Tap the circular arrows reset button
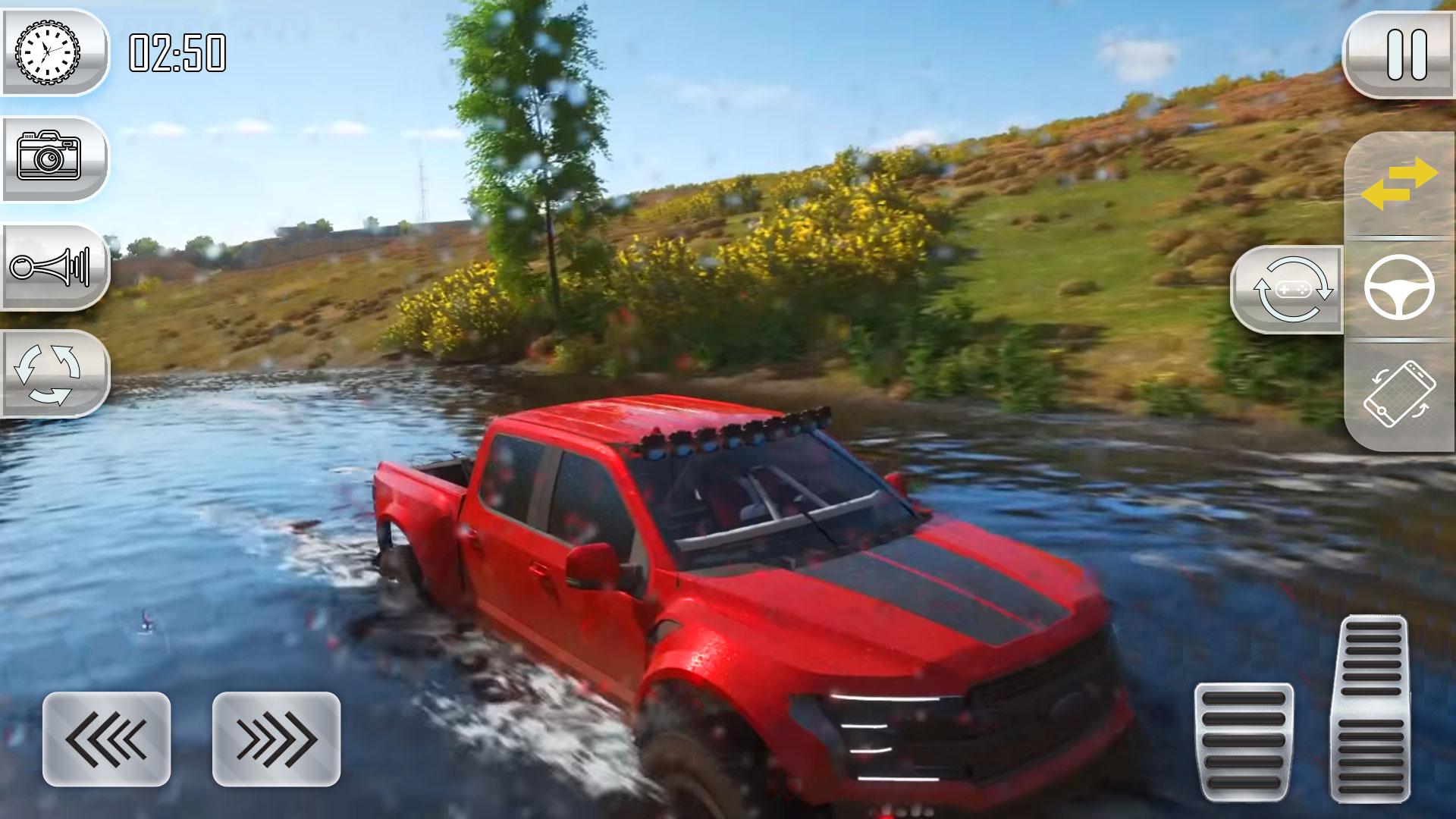1456x819 pixels. 50,373
